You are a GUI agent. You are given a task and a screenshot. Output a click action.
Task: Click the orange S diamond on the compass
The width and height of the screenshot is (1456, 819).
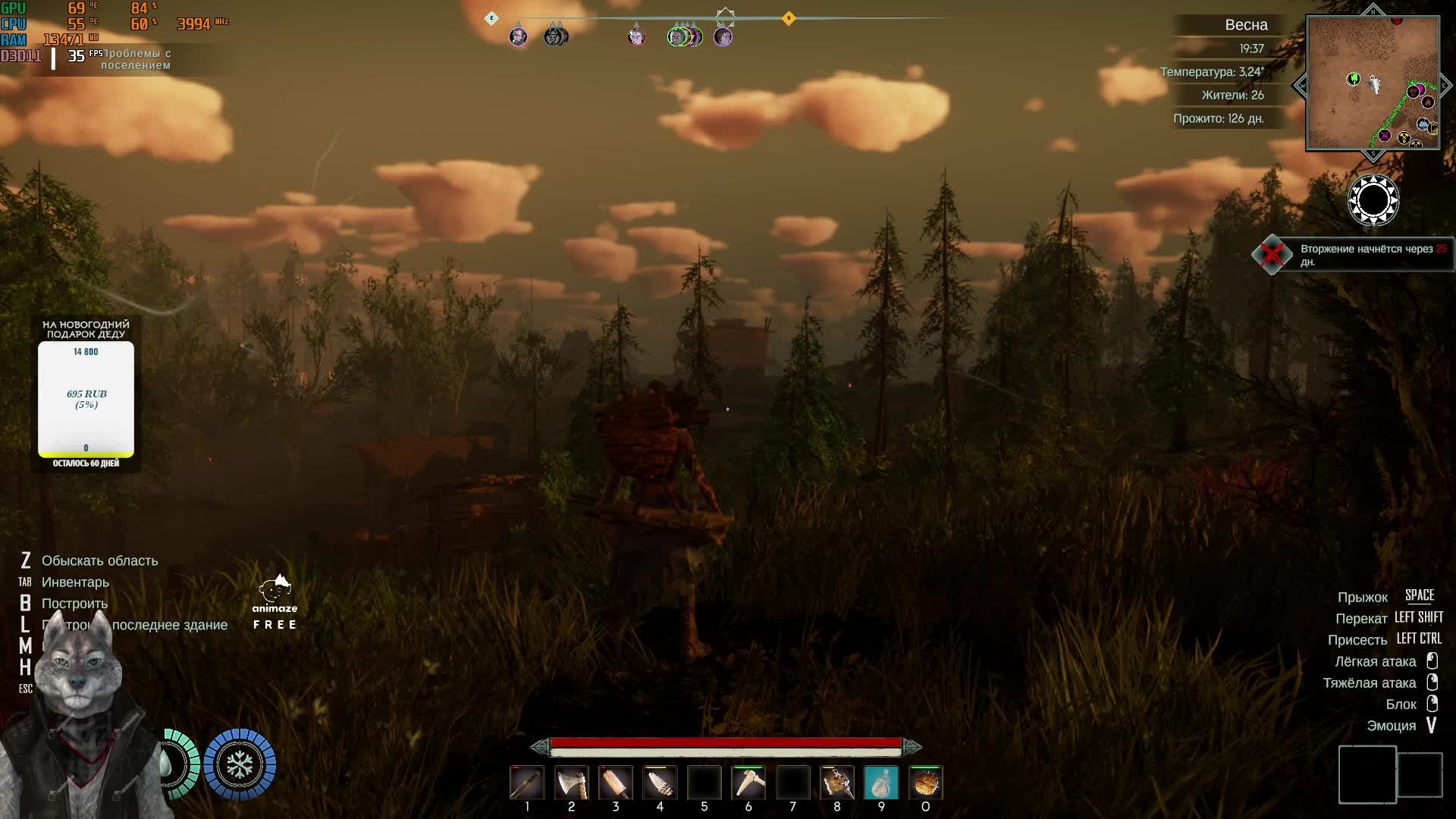coord(789,18)
